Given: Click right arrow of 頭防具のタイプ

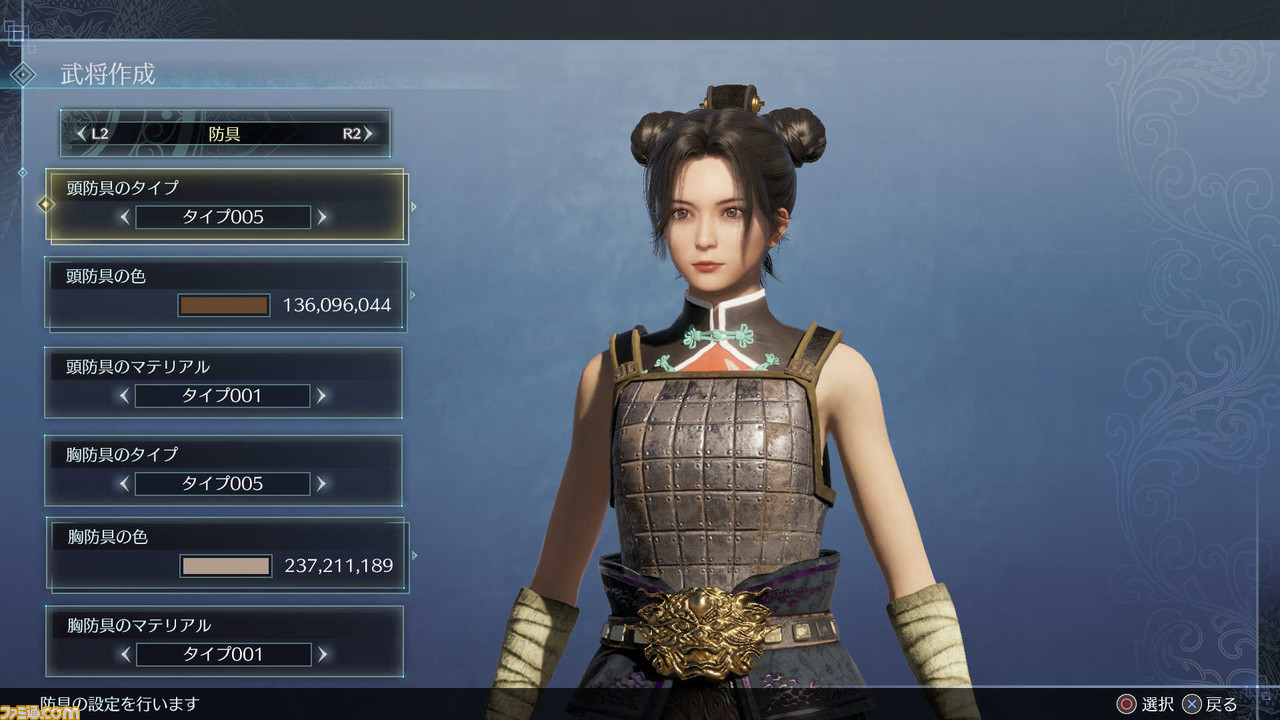Looking at the screenshot, I should pyautogui.click(x=321, y=216).
